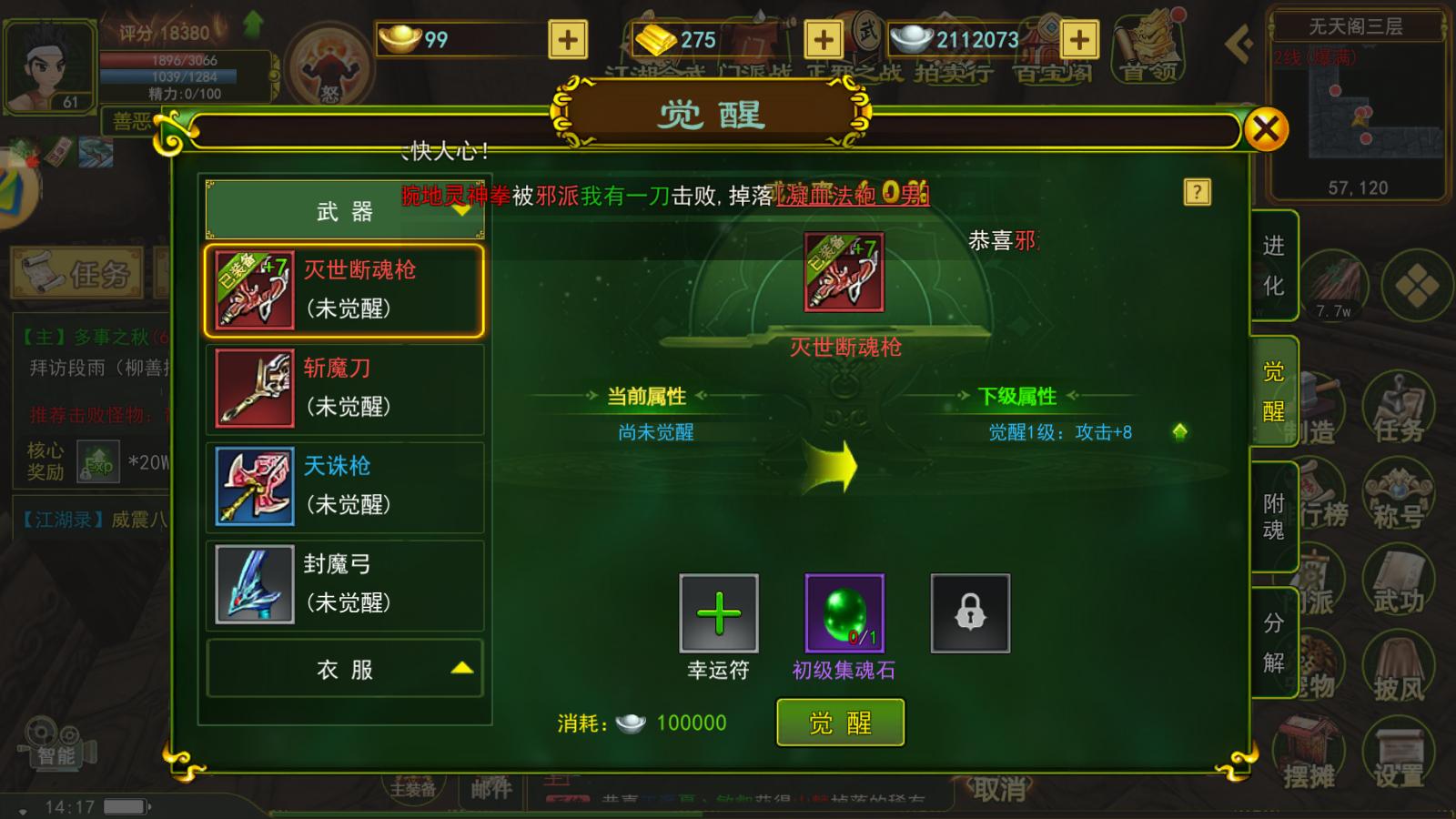Open the help question mark in awakening window
This screenshot has height=819, width=1456.
(x=1198, y=192)
